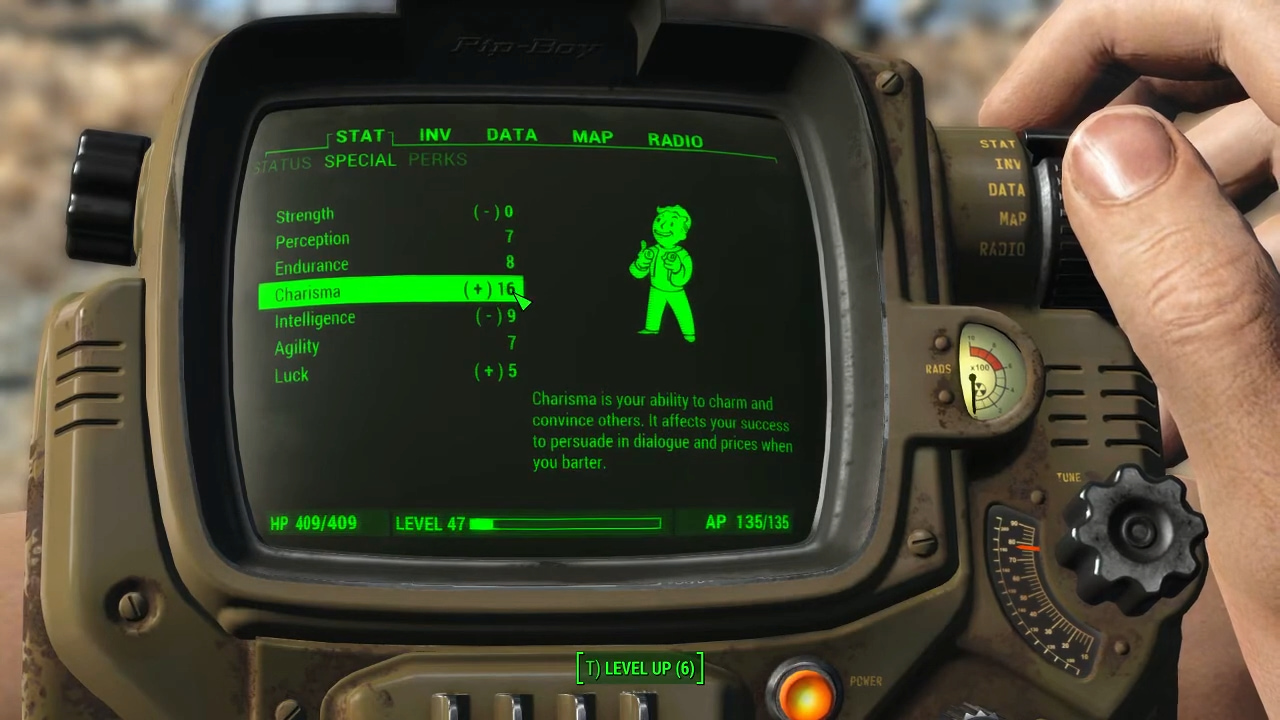Screen dimensions: 1280x720
Task: Select the Charisma stat row
Action: (308, 292)
